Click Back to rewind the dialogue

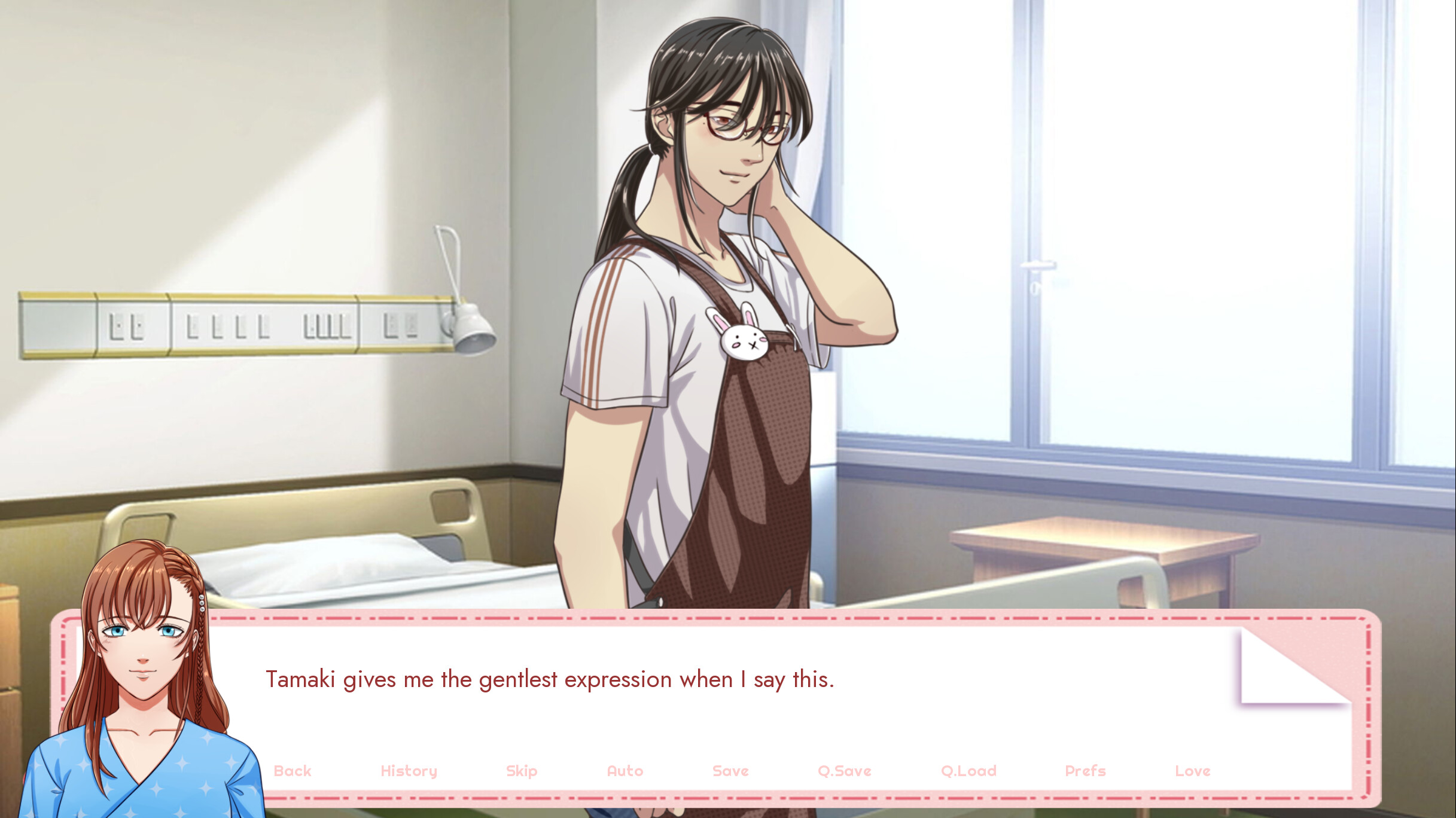[292, 771]
